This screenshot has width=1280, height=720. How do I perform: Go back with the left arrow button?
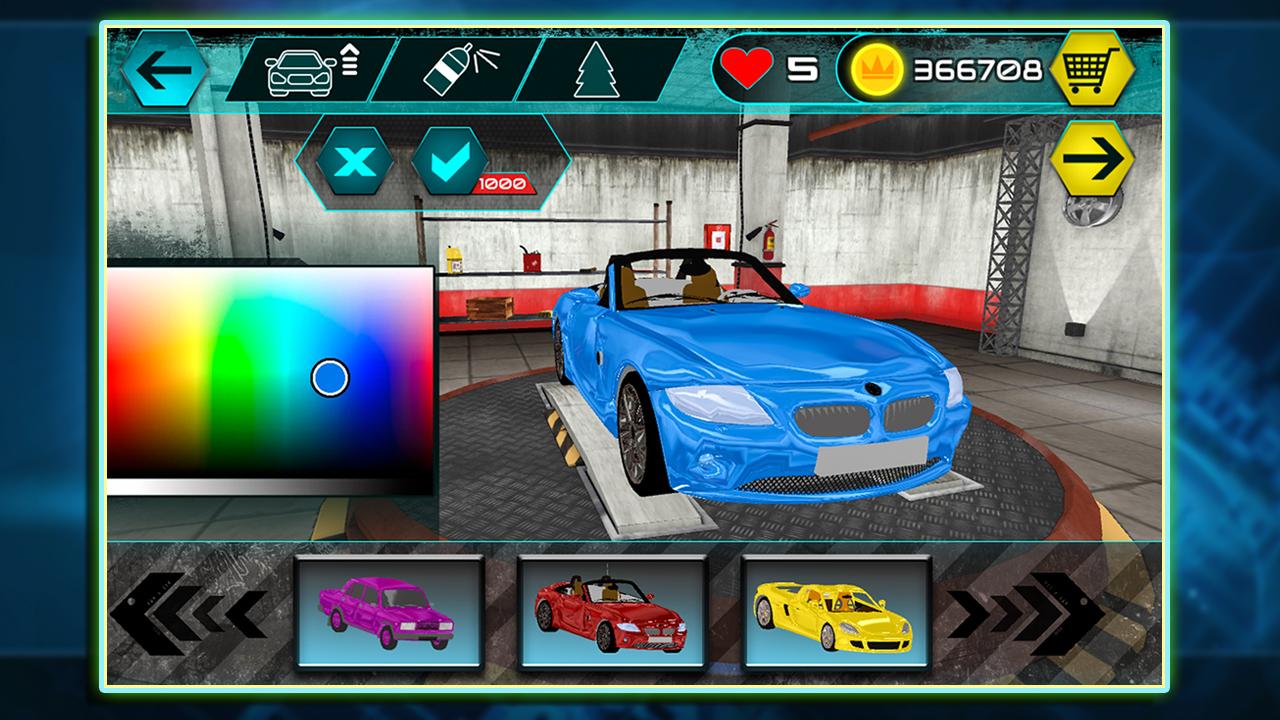(x=165, y=69)
